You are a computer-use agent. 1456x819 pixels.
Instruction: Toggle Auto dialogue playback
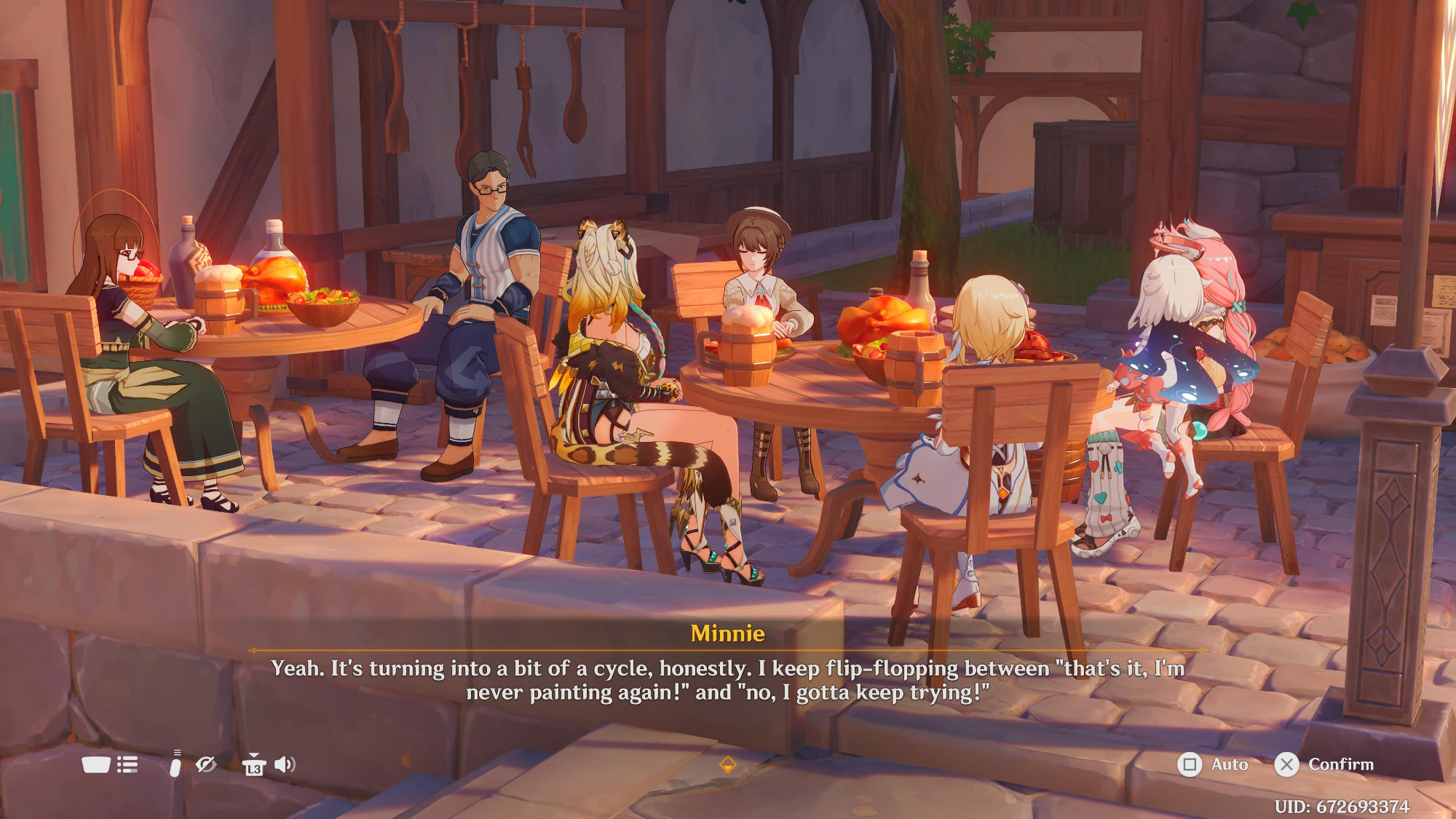(x=1212, y=764)
